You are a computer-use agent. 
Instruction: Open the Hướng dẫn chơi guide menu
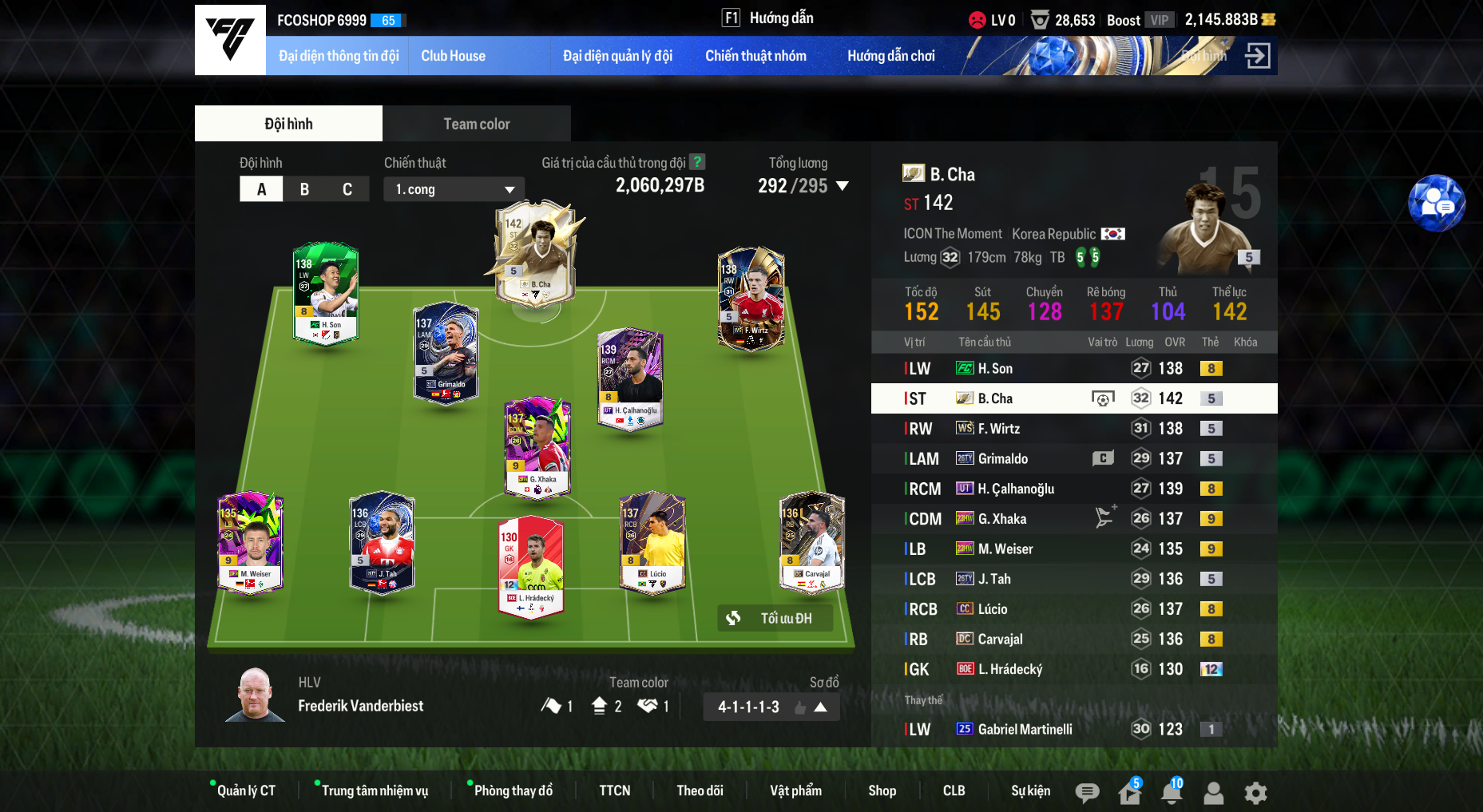890,56
